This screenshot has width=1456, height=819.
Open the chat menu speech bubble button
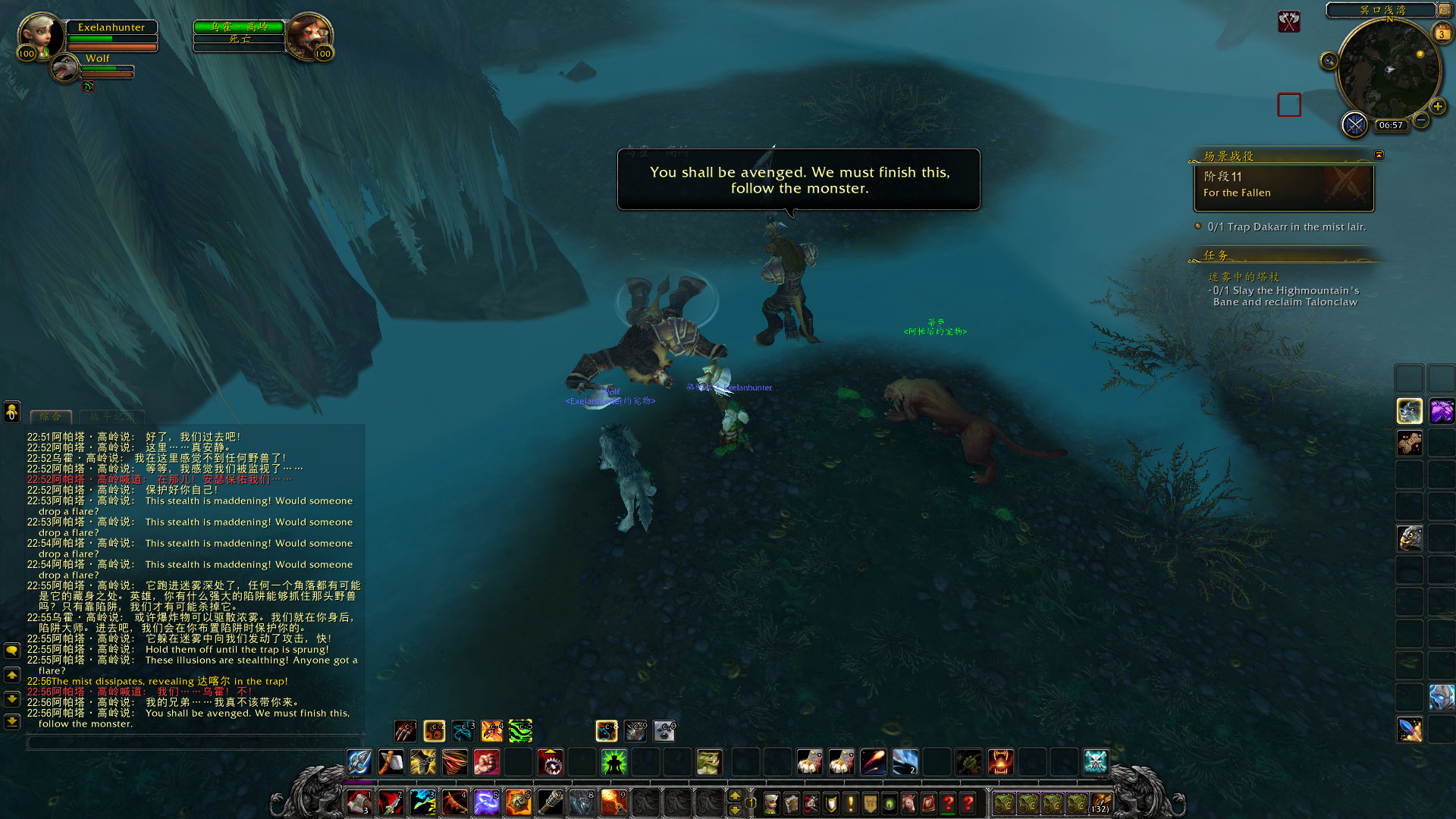click(12, 651)
